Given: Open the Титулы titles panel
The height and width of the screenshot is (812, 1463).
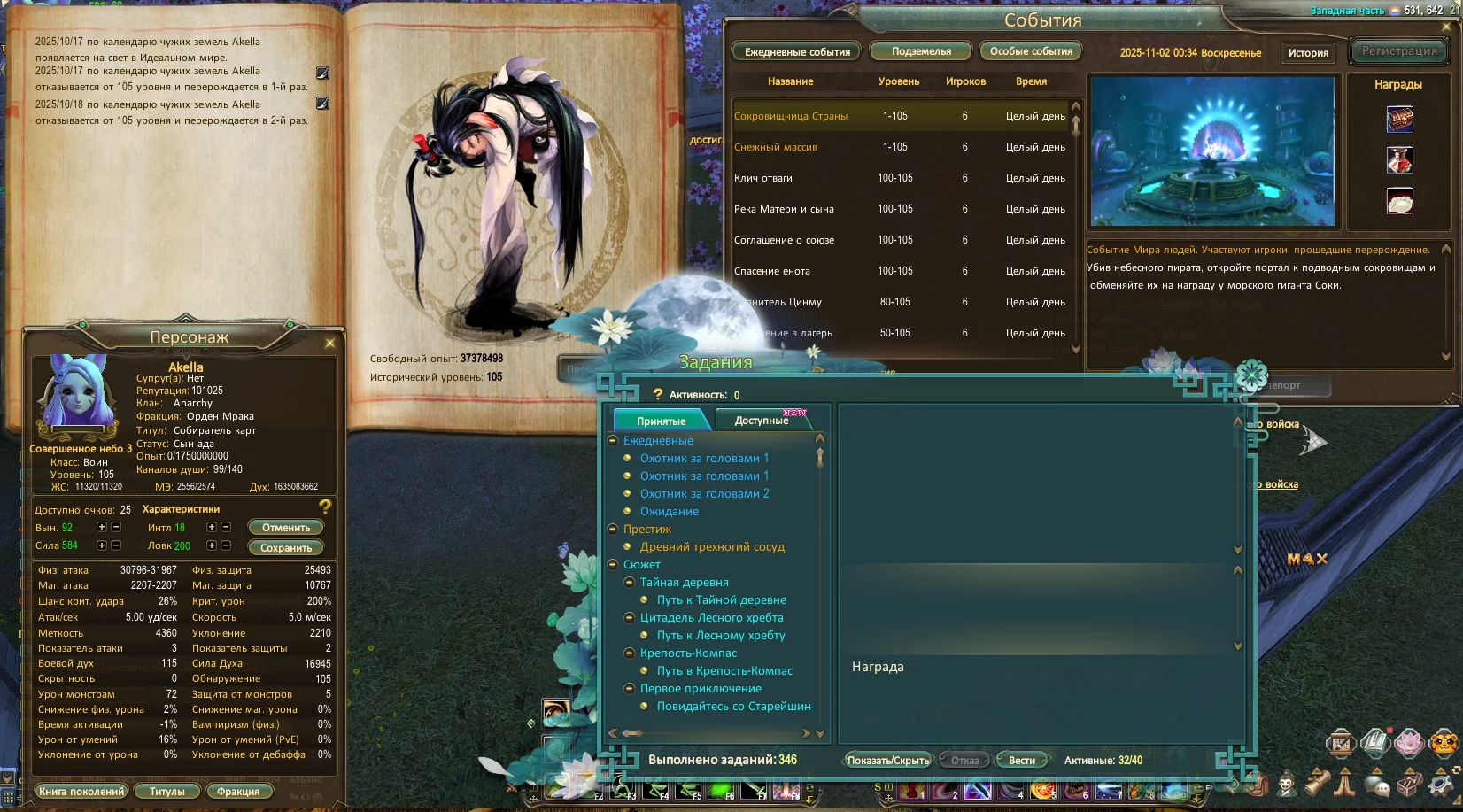Looking at the screenshot, I should (166, 792).
